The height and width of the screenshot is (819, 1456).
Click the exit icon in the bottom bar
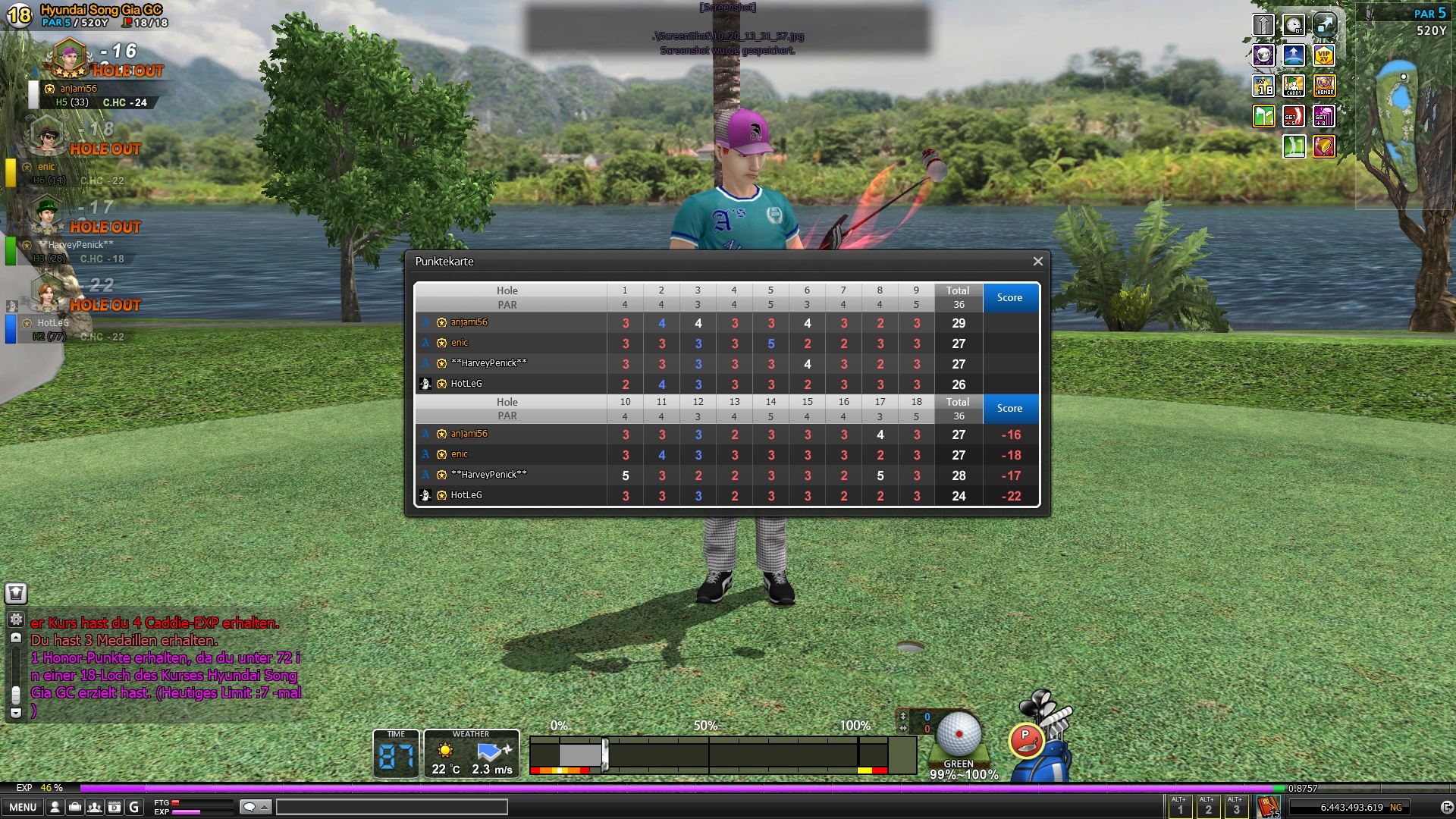click(x=1446, y=807)
